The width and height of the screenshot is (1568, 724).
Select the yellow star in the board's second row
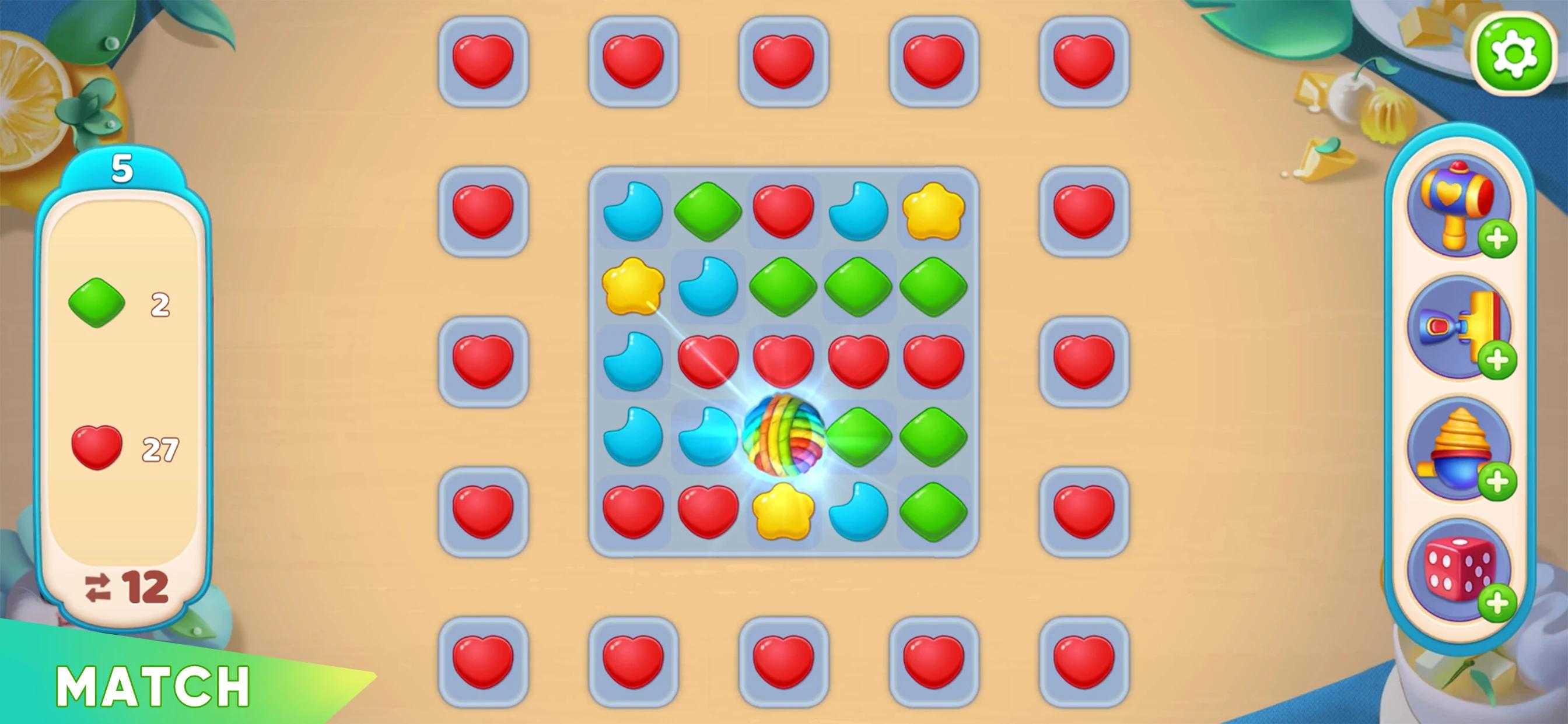632,285
